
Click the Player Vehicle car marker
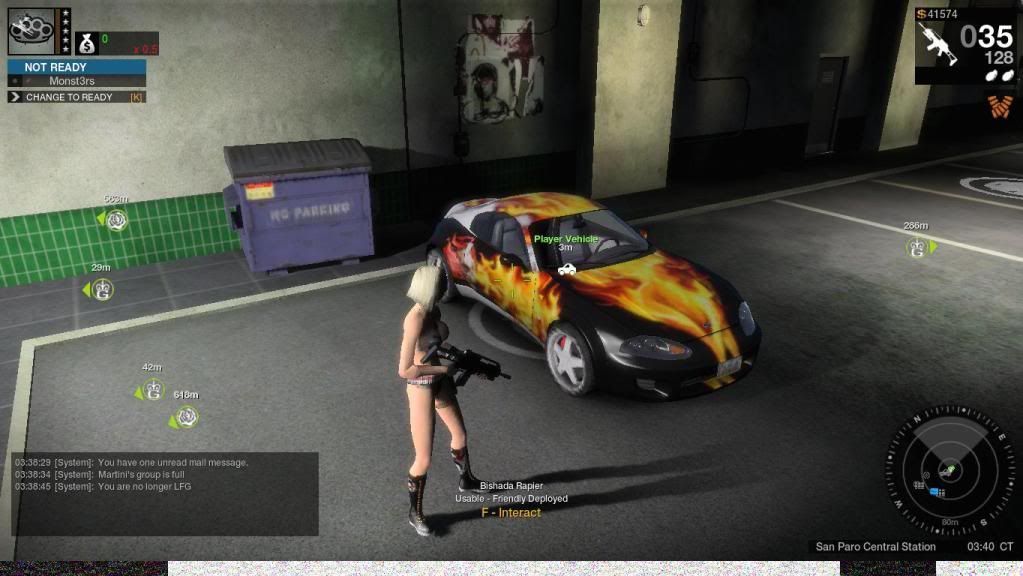(567, 269)
